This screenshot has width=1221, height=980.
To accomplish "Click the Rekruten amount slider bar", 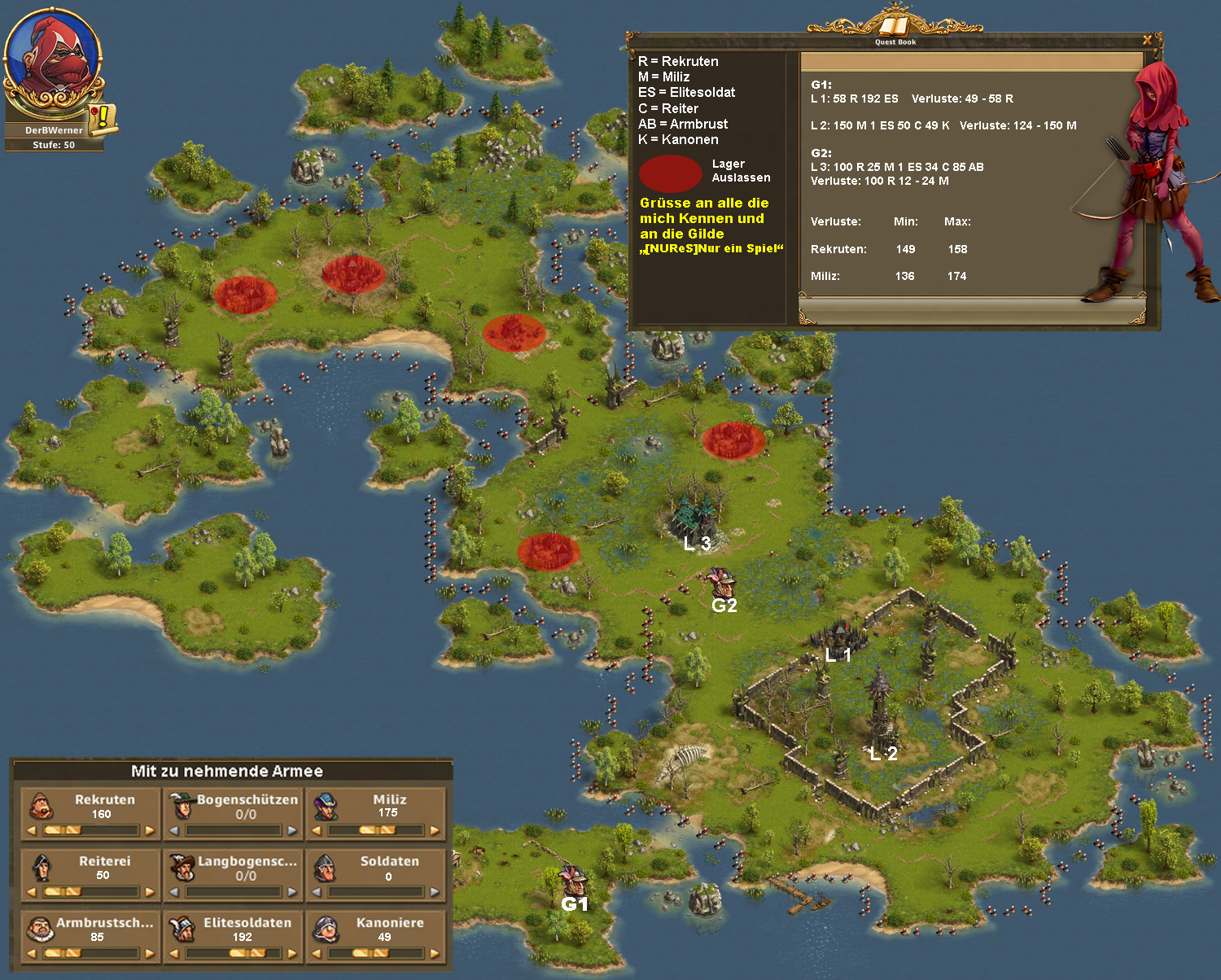I will coord(90,831).
